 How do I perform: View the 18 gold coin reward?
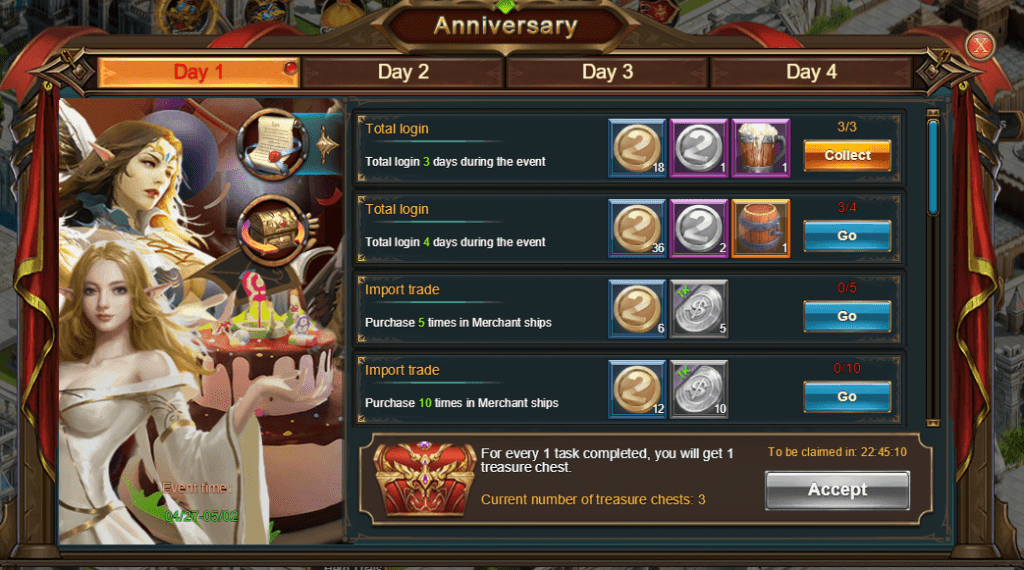coord(637,148)
